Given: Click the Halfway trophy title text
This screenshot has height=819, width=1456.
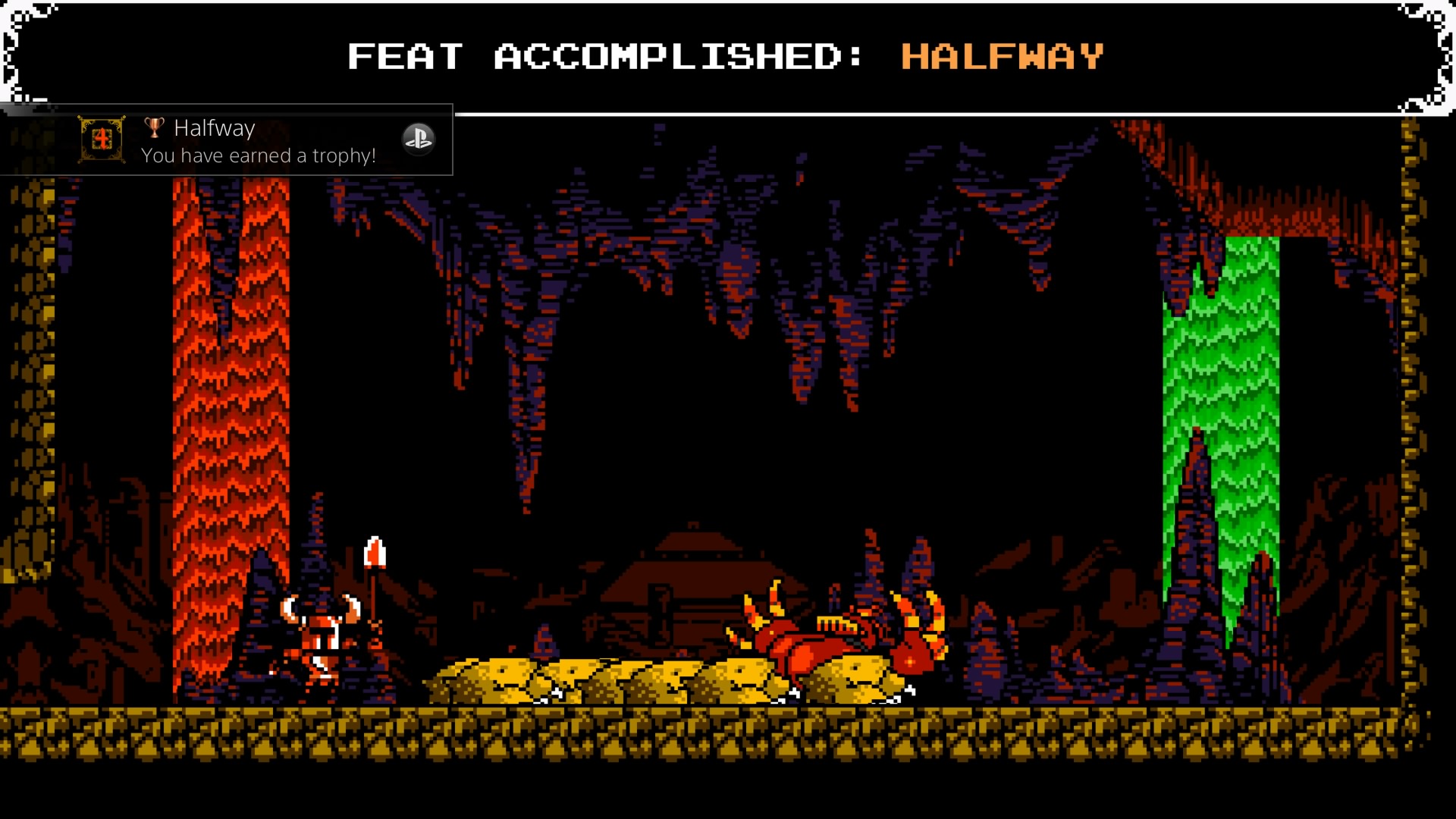Looking at the screenshot, I should (x=215, y=128).
